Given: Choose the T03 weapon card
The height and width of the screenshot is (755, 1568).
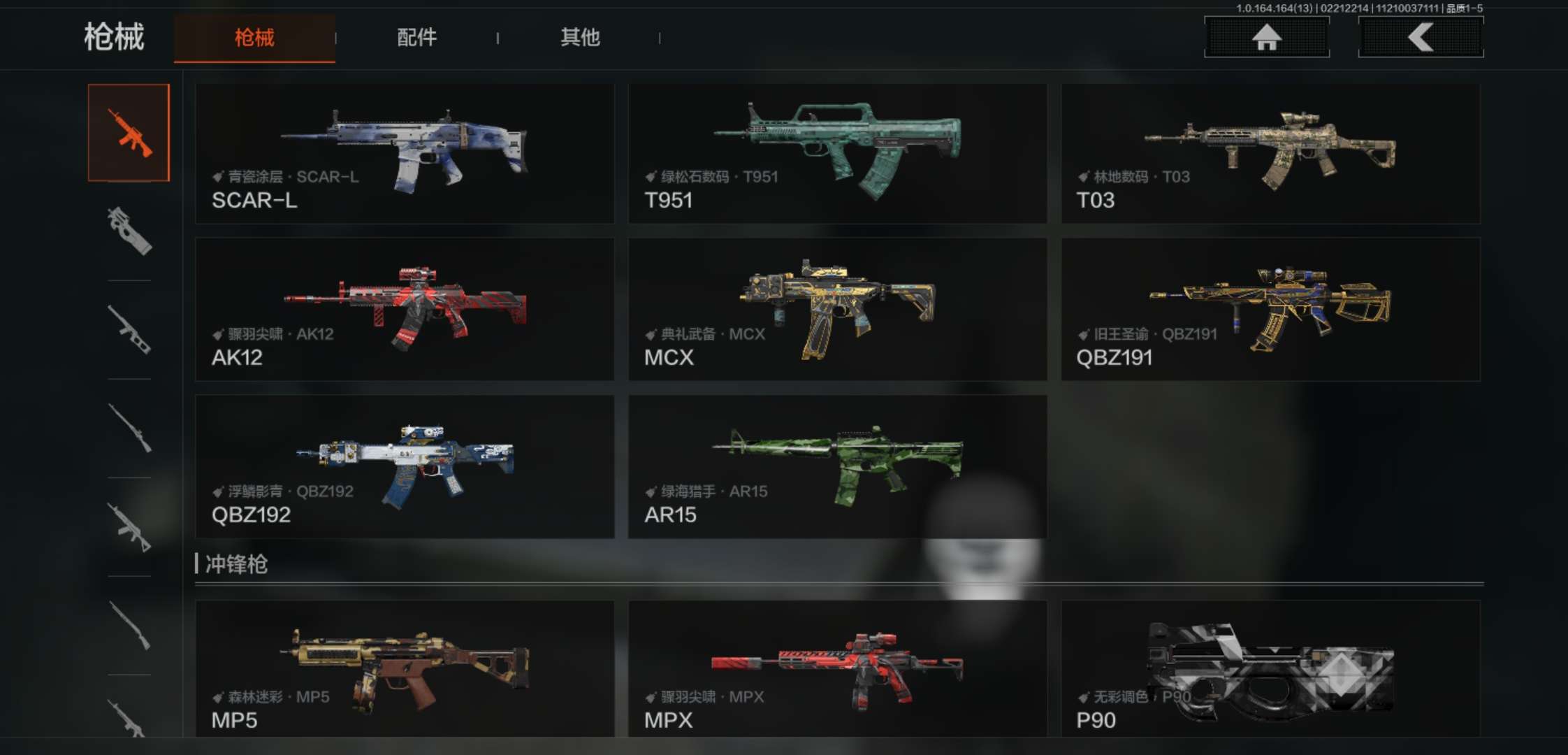Looking at the screenshot, I should click(x=1270, y=154).
